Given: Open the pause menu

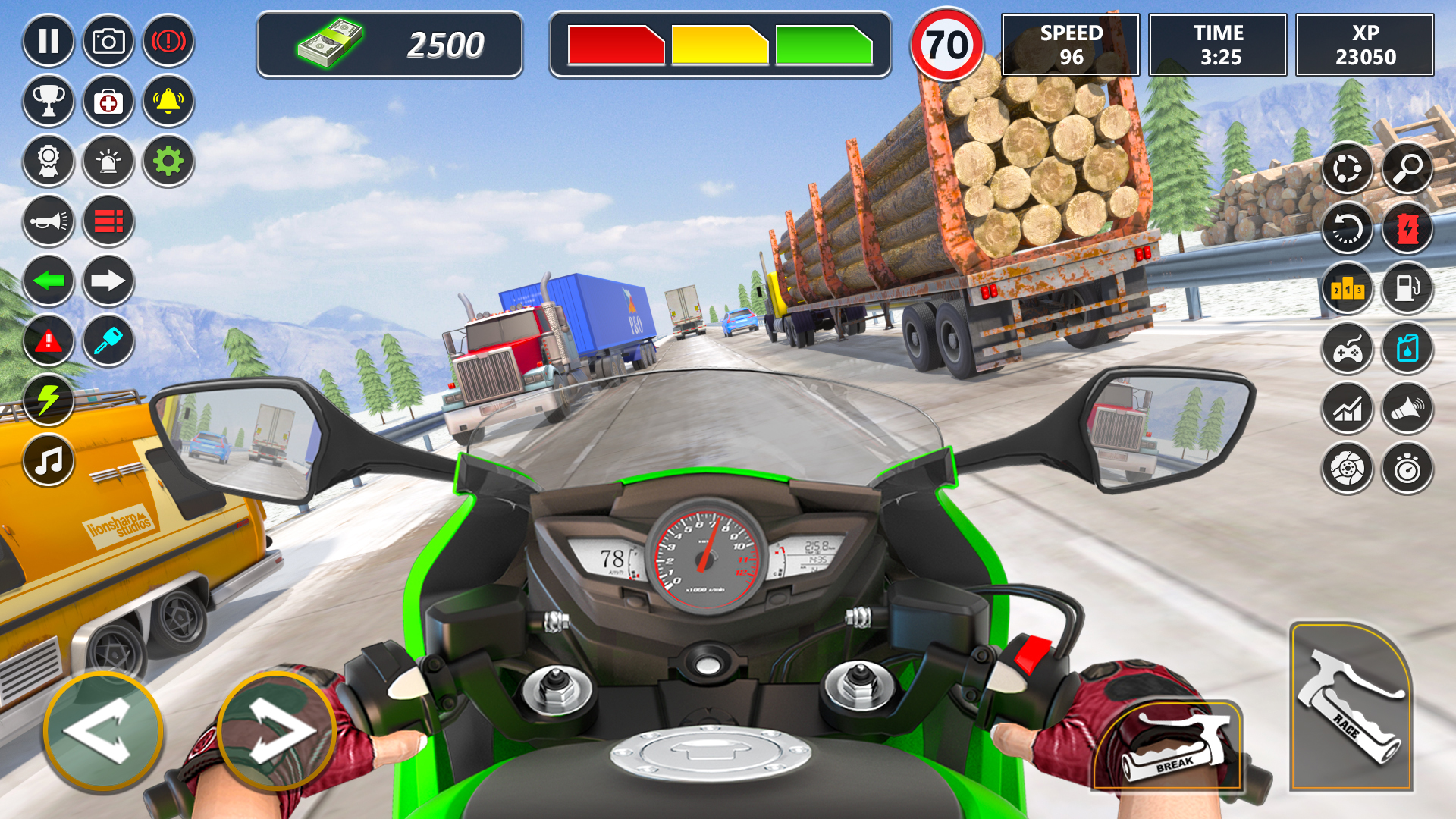Looking at the screenshot, I should click(x=49, y=42).
